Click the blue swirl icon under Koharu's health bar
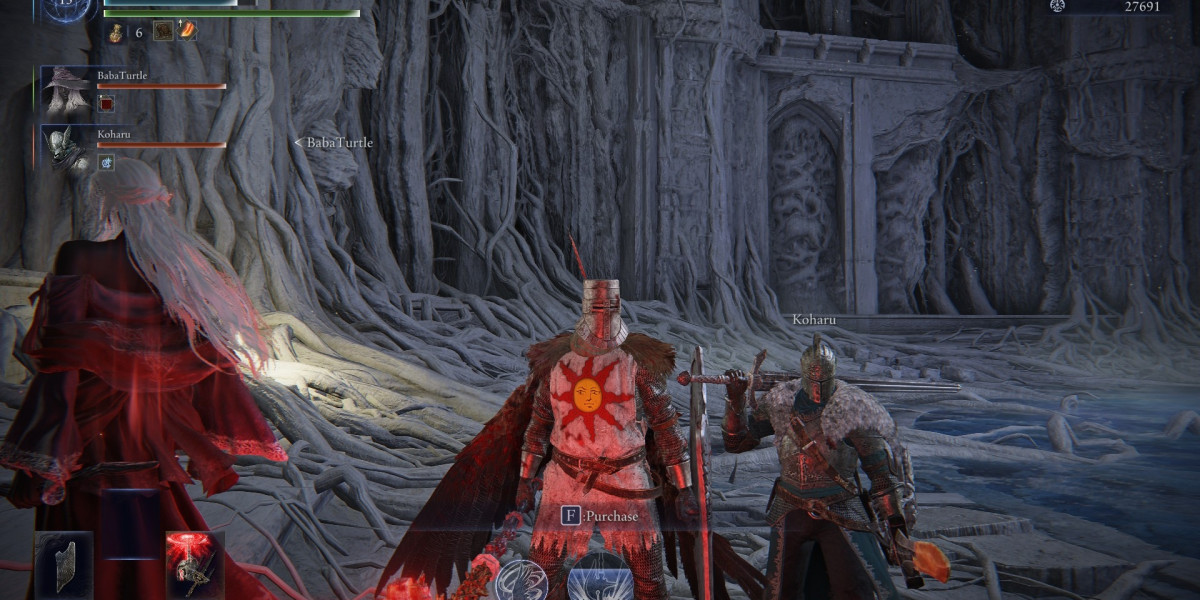 (x=106, y=161)
